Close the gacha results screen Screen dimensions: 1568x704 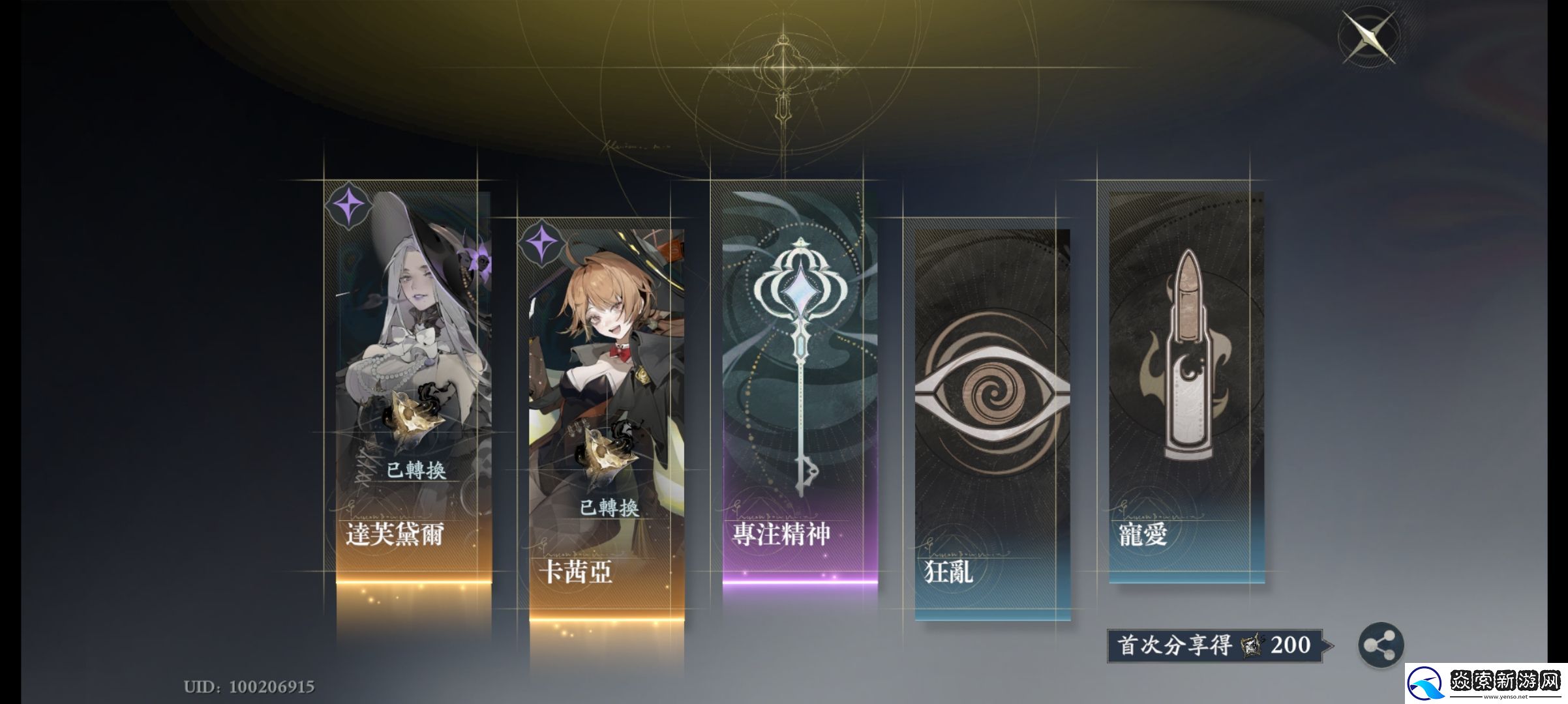pos(1368,37)
